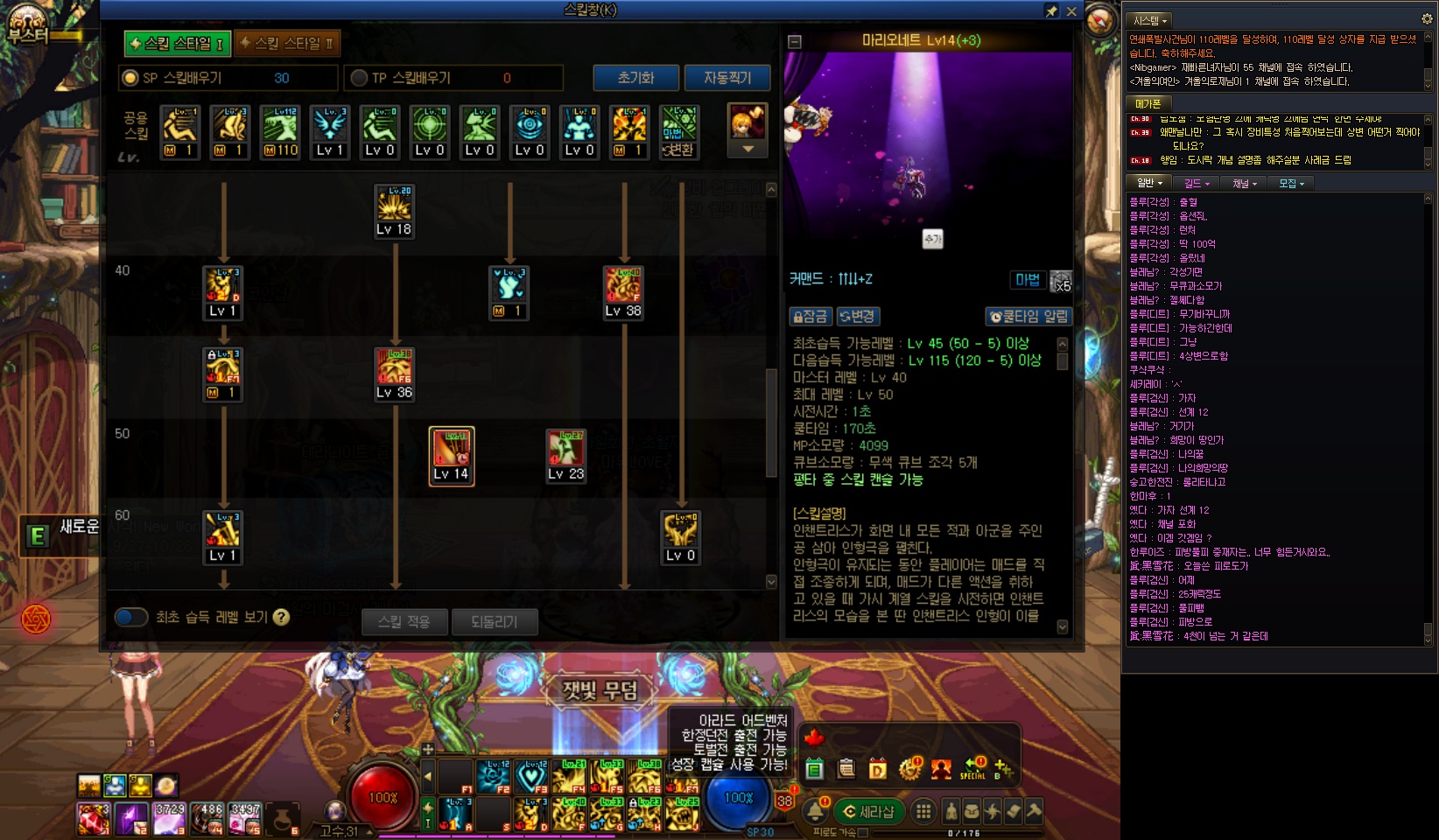This screenshot has width=1439, height=840.
Task: Toggle 최초 습득 레벨 보기 switch
Action: [x=131, y=617]
